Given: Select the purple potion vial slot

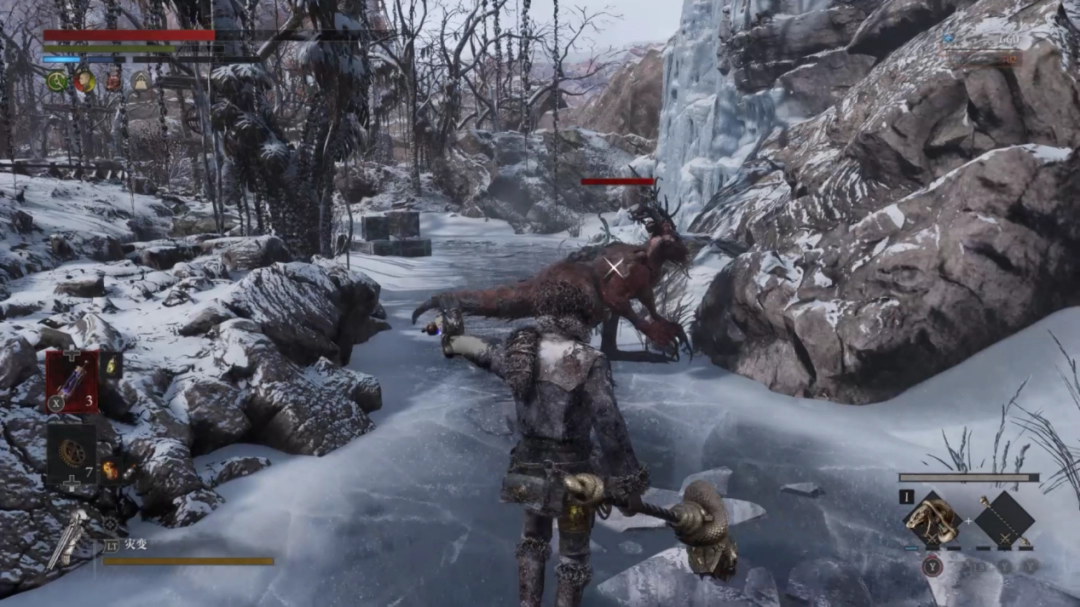Looking at the screenshot, I should pyautogui.click(x=71, y=381).
